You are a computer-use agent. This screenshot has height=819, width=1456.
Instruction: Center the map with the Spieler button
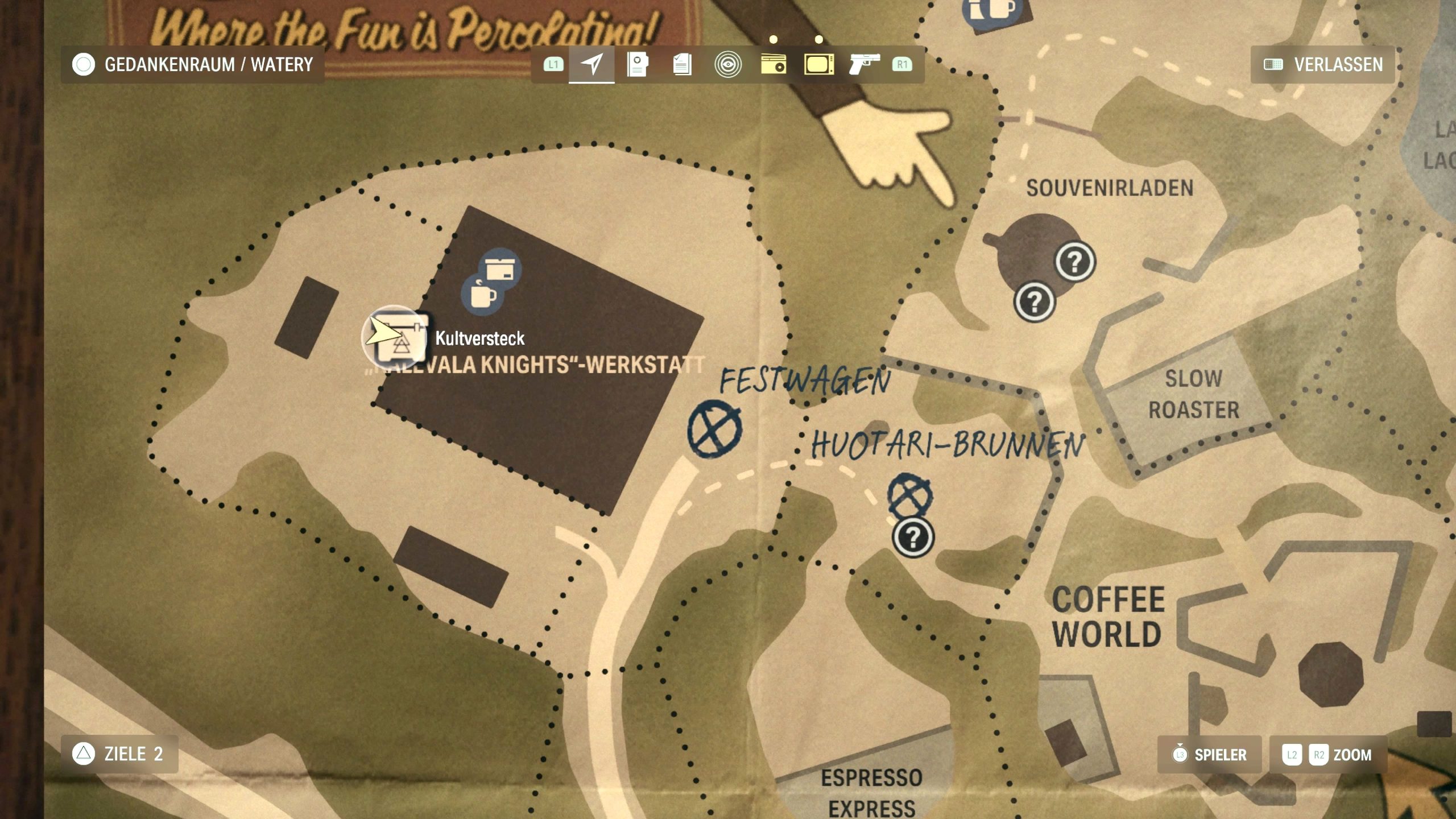click(1209, 755)
